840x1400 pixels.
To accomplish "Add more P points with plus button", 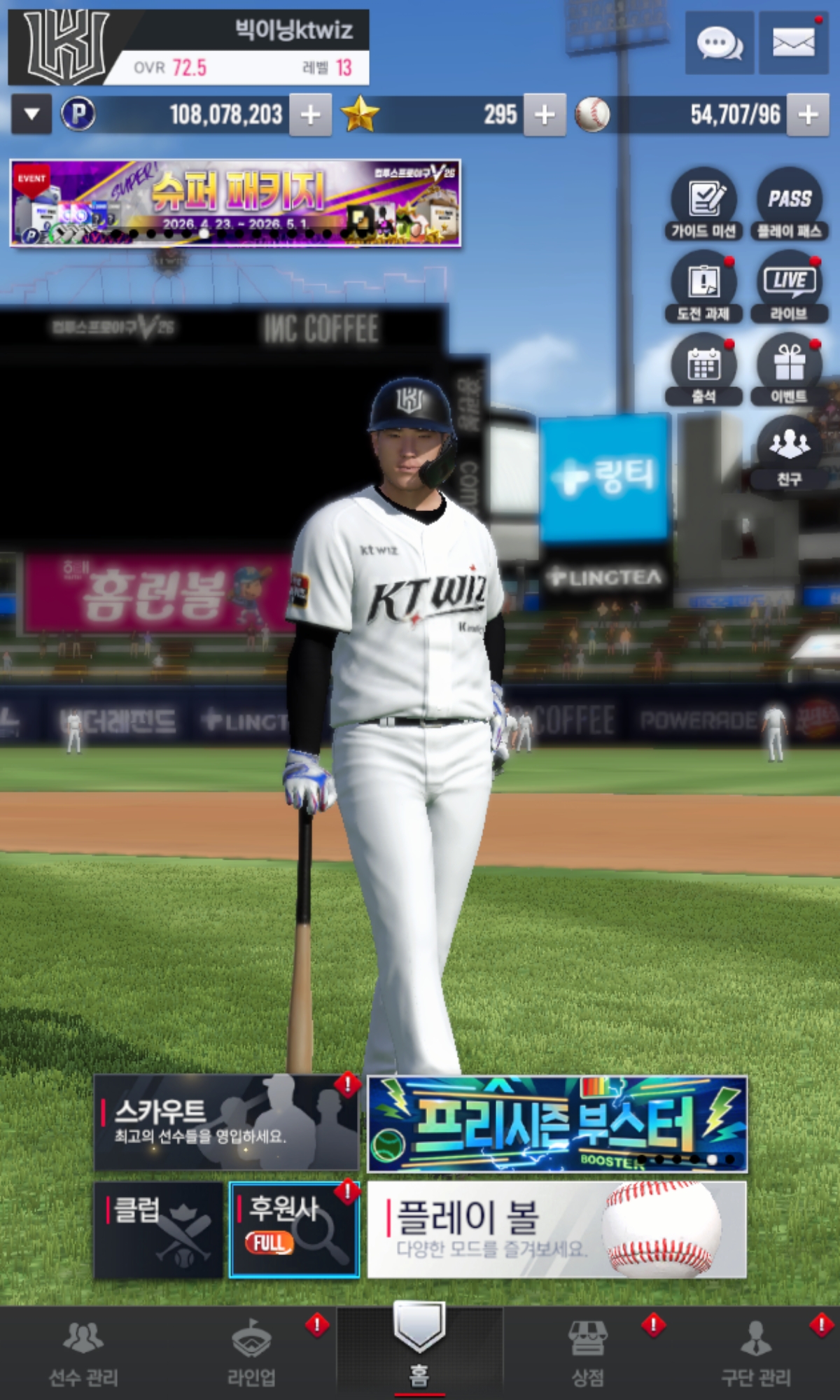I will (x=311, y=115).
